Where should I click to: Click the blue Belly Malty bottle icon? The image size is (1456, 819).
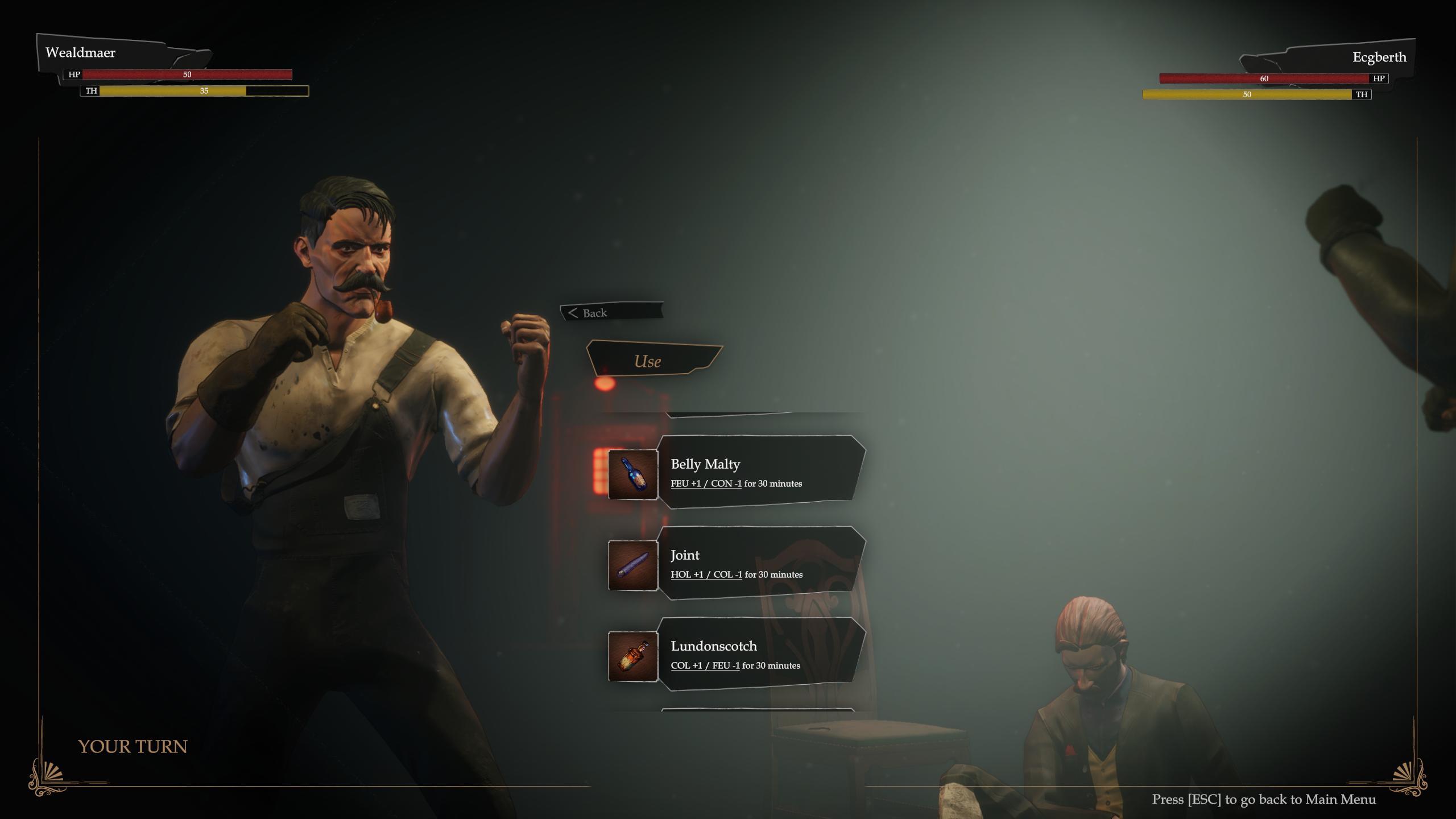[x=633, y=474]
